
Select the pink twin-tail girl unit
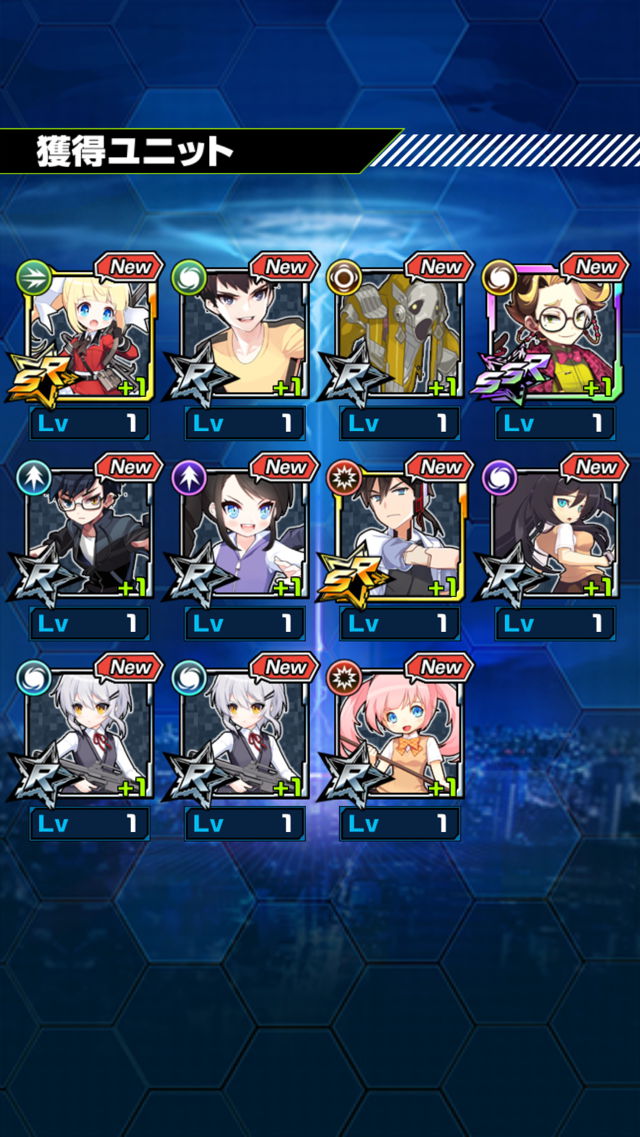399,732
